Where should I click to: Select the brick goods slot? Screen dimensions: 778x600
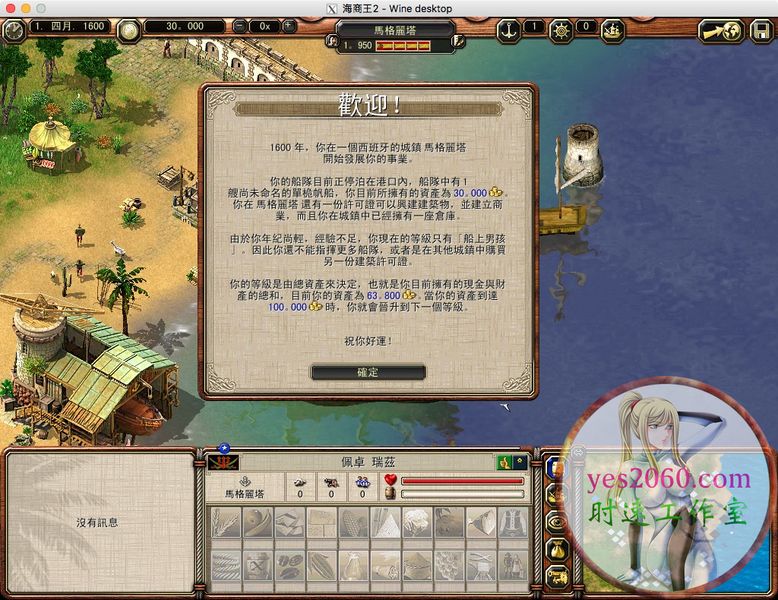321,523
